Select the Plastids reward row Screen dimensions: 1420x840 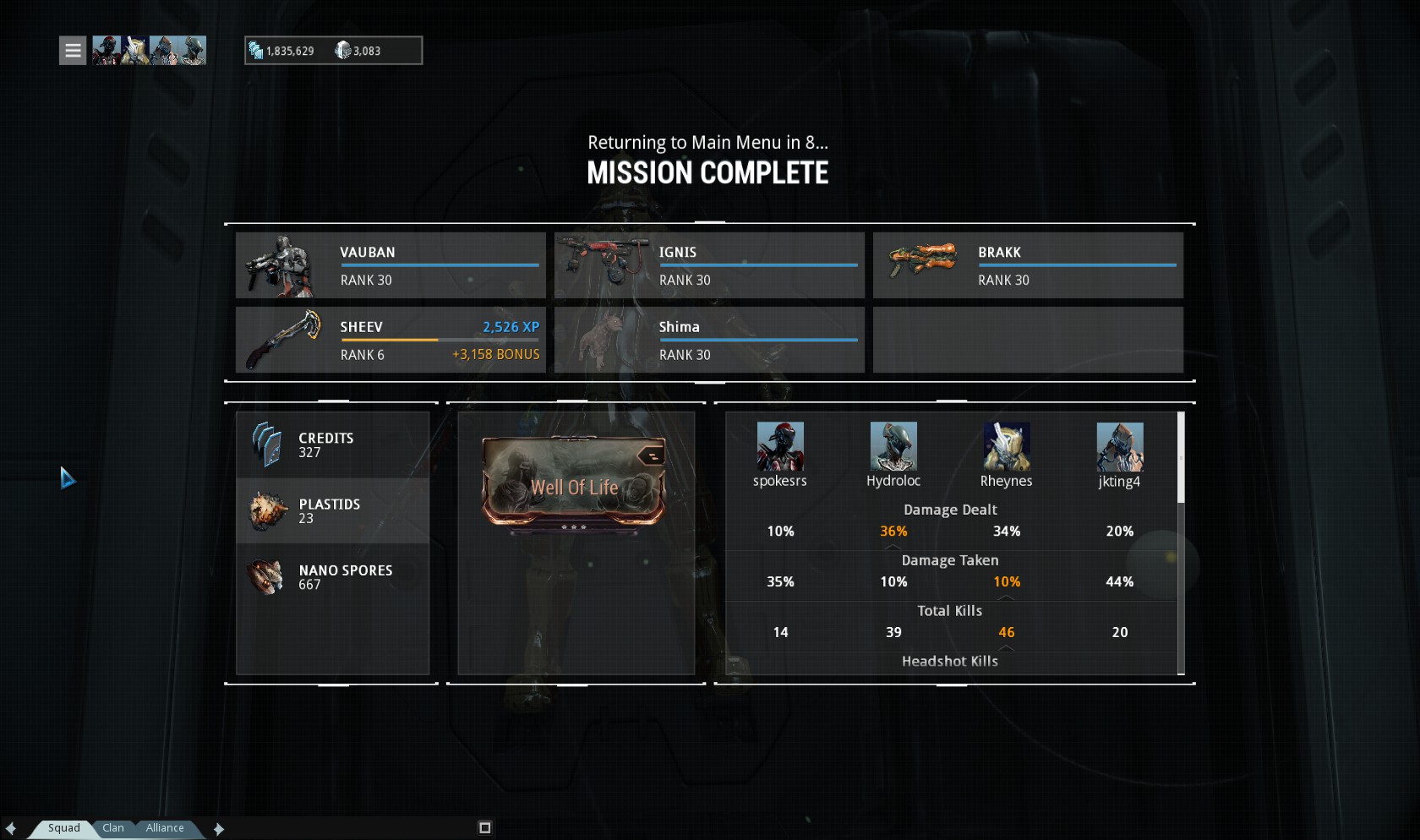click(x=332, y=511)
